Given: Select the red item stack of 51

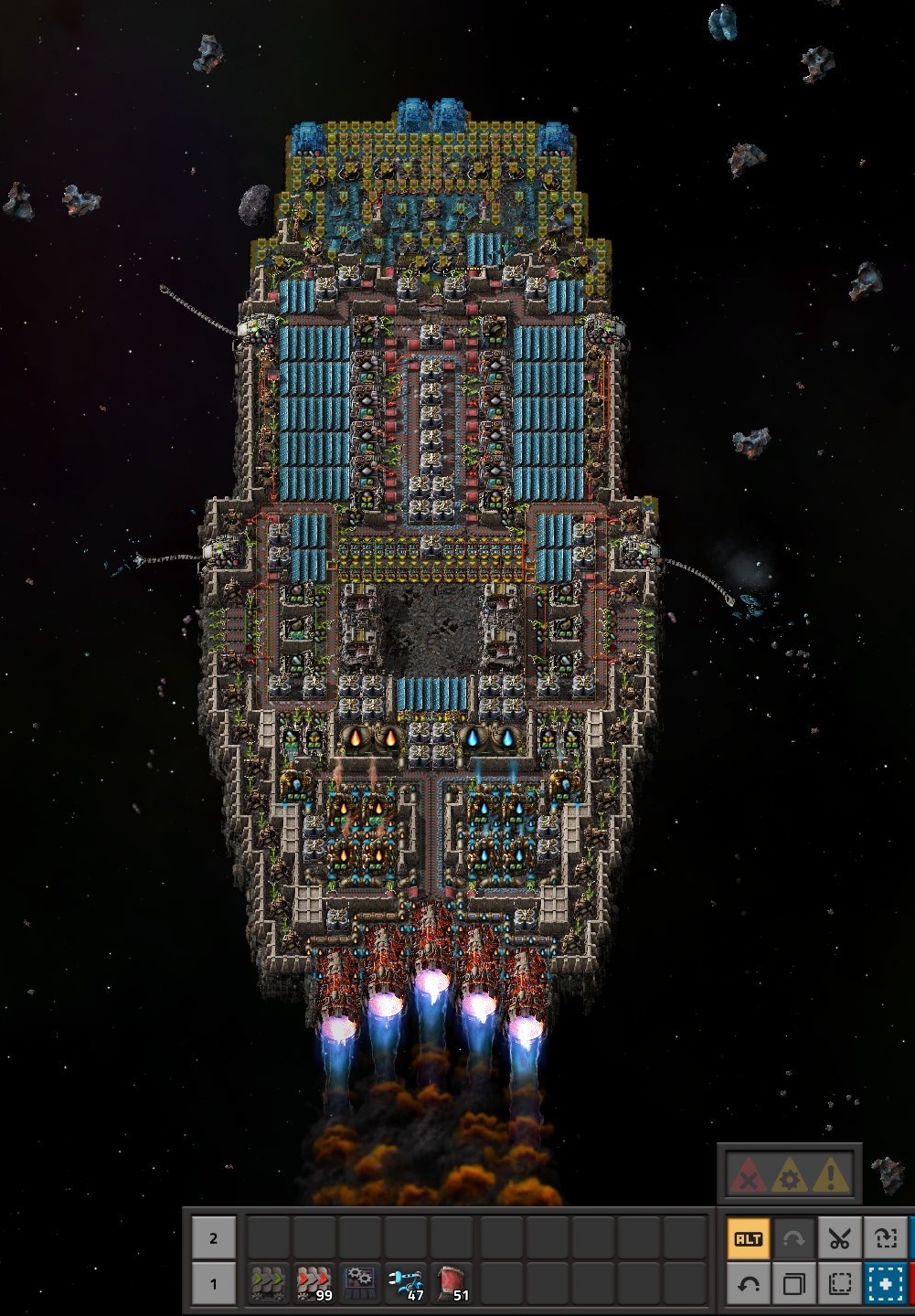Looking at the screenshot, I should 452,1283.
